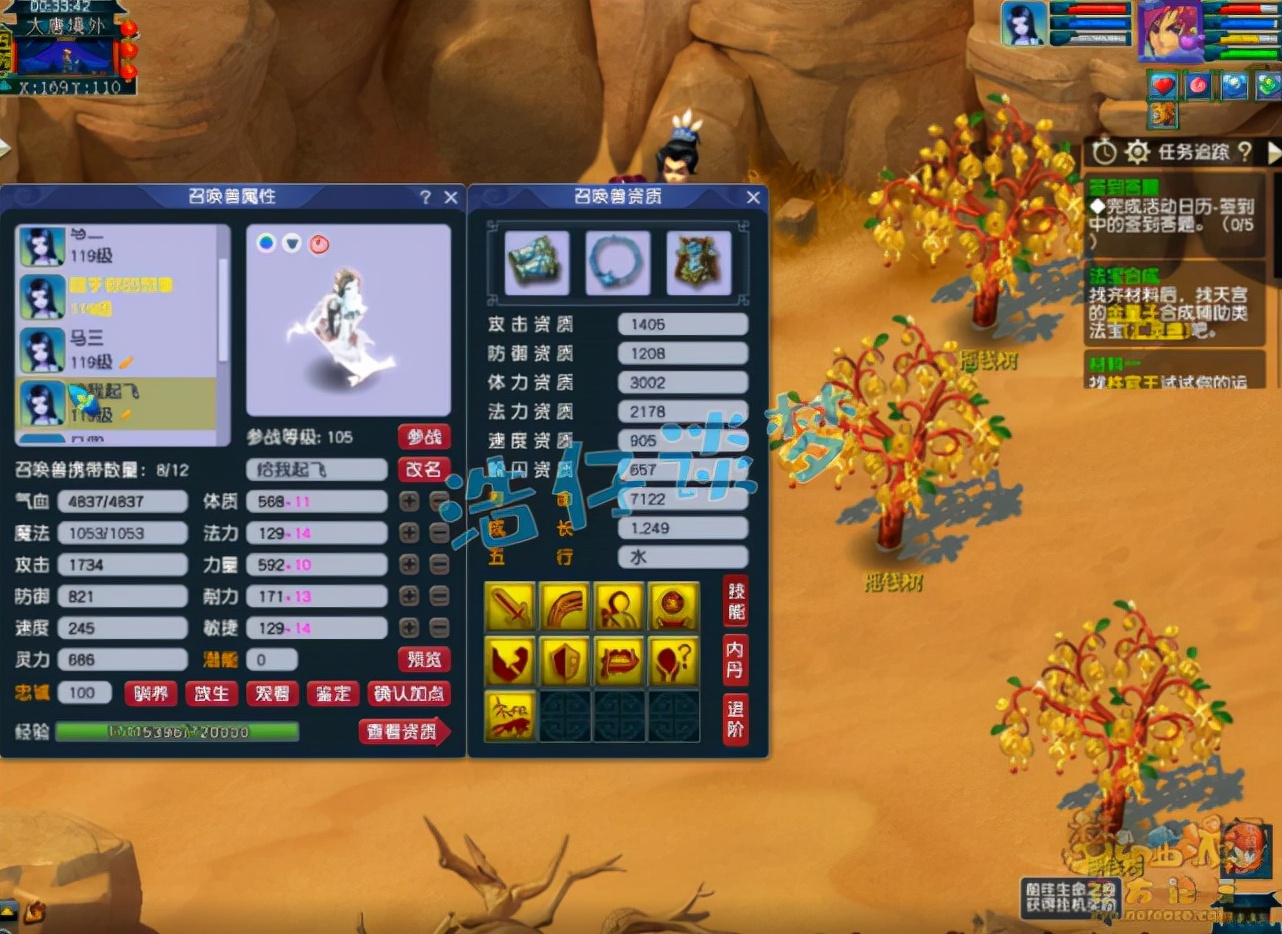
Task: Open help for 召唤兽属性 window
Action: click(x=426, y=198)
